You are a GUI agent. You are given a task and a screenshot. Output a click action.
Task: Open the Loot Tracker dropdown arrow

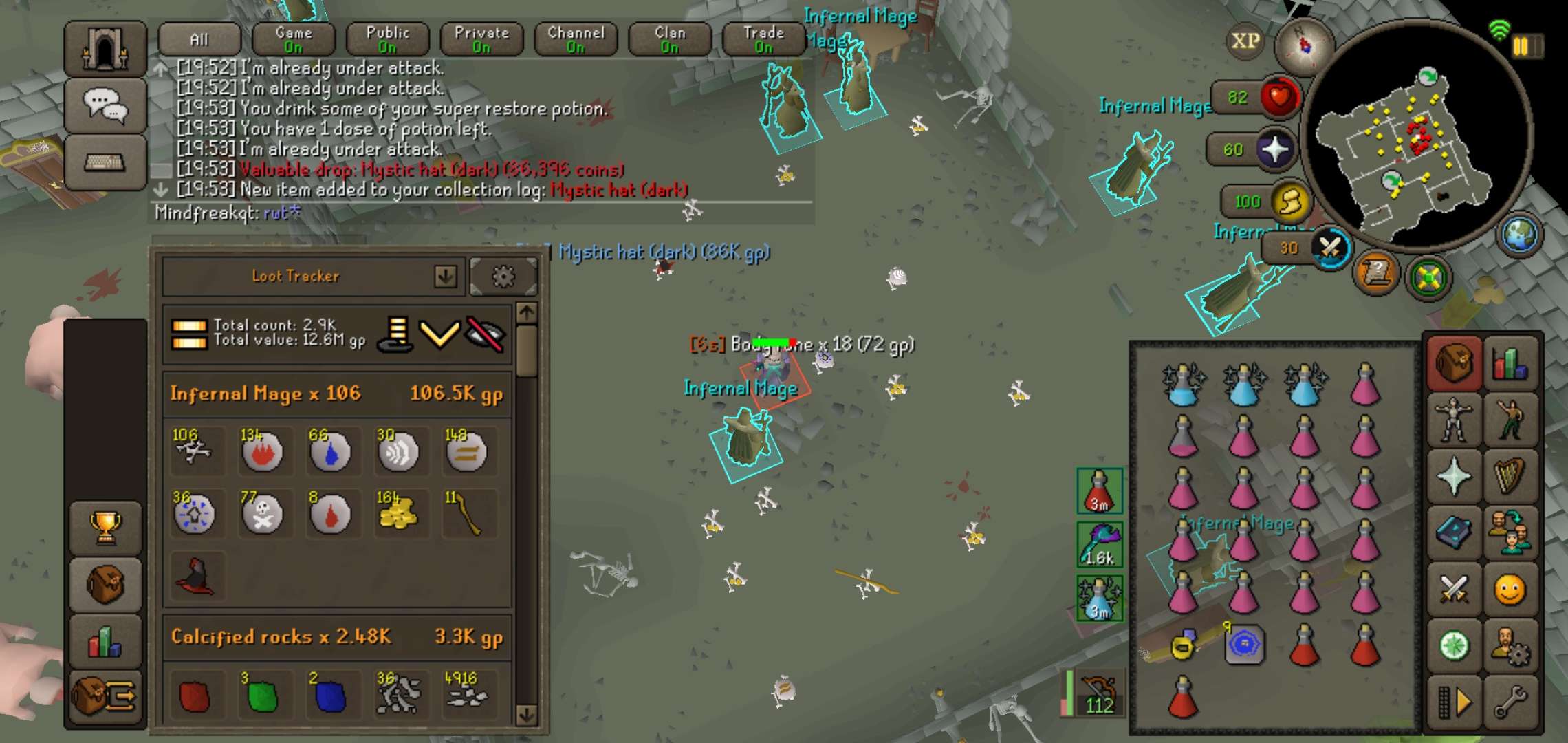(x=446, y=277)
